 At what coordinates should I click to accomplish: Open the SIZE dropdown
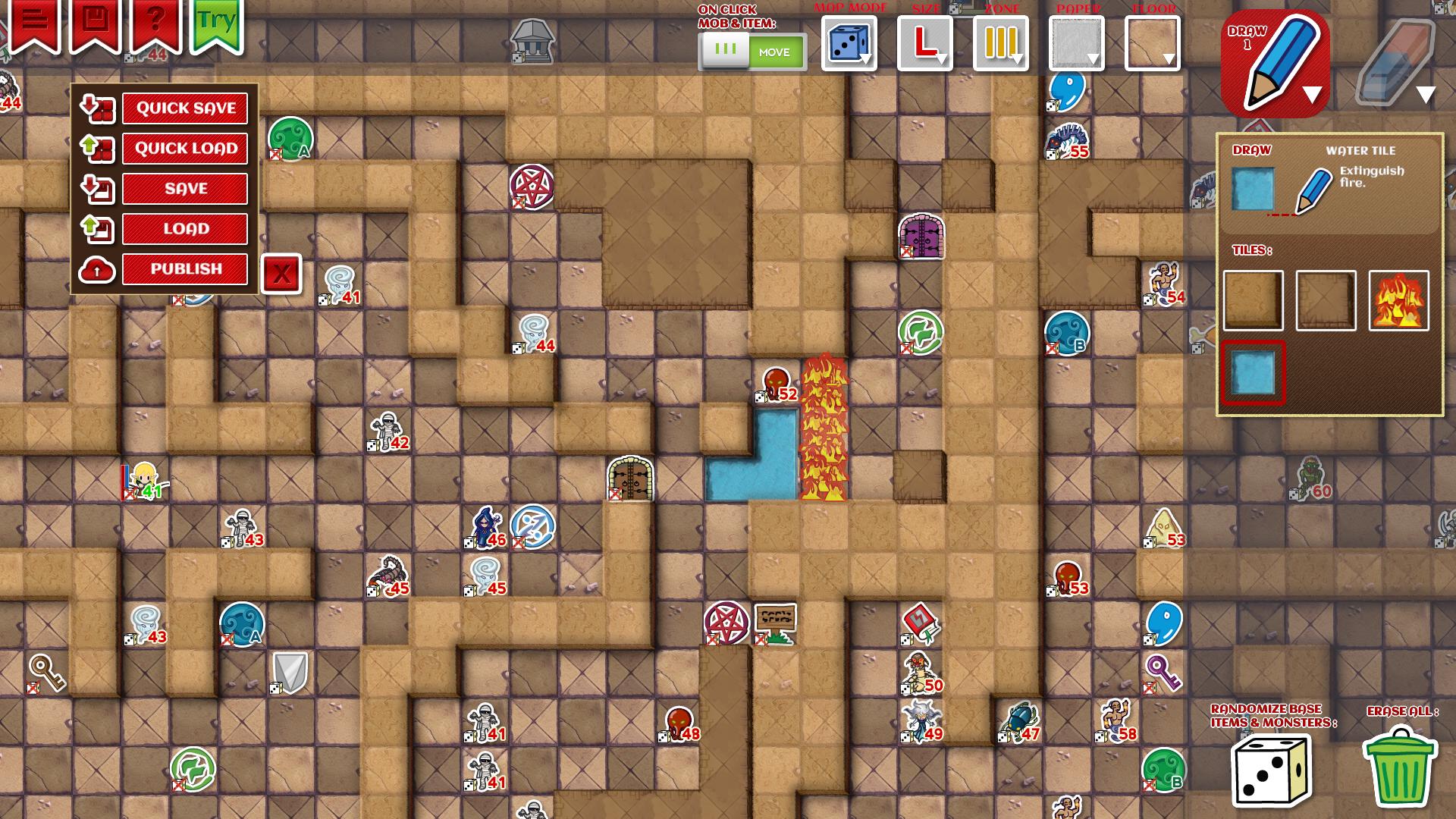pyautogui.click(x=924, y=43)
